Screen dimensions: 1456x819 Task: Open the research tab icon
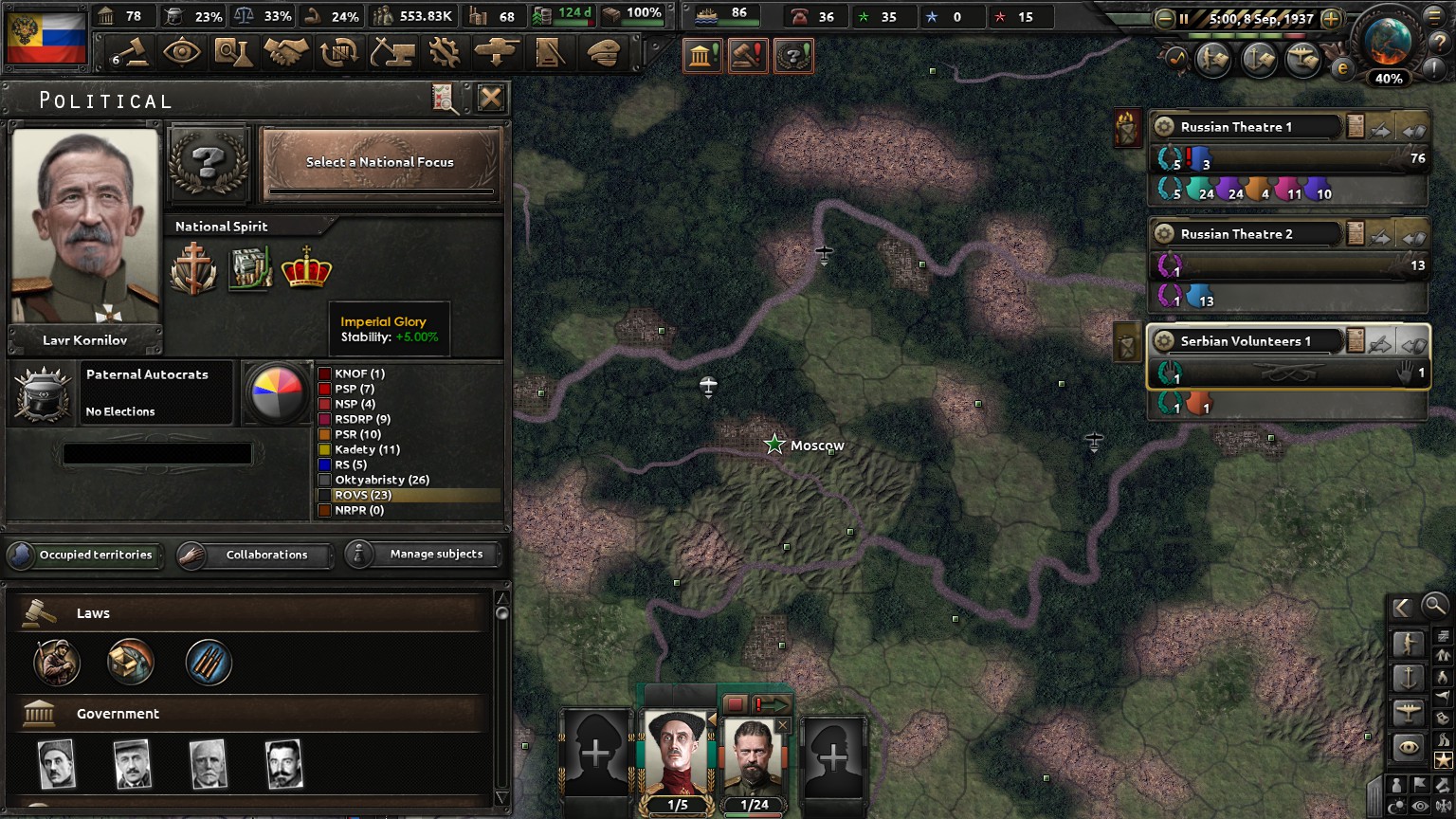(x=234, y=52)
